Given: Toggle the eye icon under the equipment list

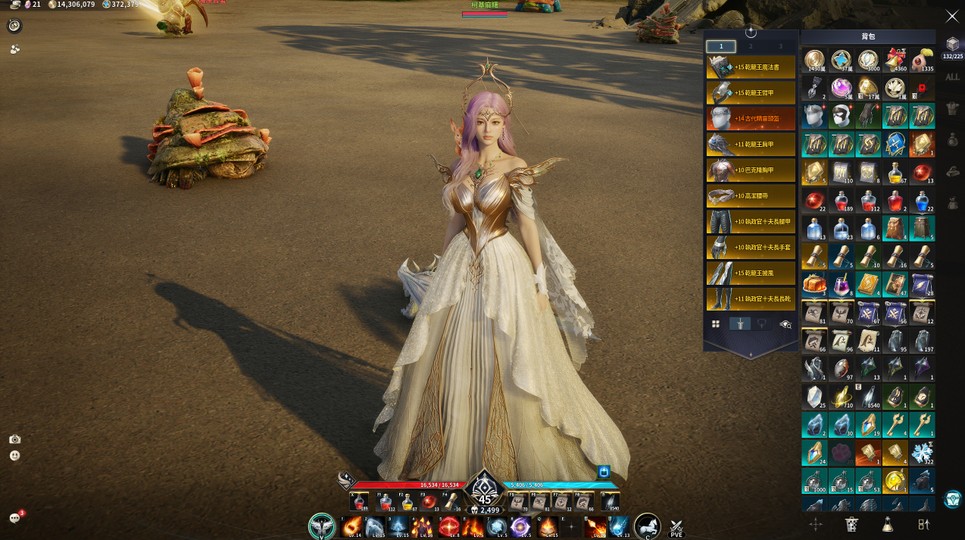Looking at the screenshot, I should pos(785,324).
